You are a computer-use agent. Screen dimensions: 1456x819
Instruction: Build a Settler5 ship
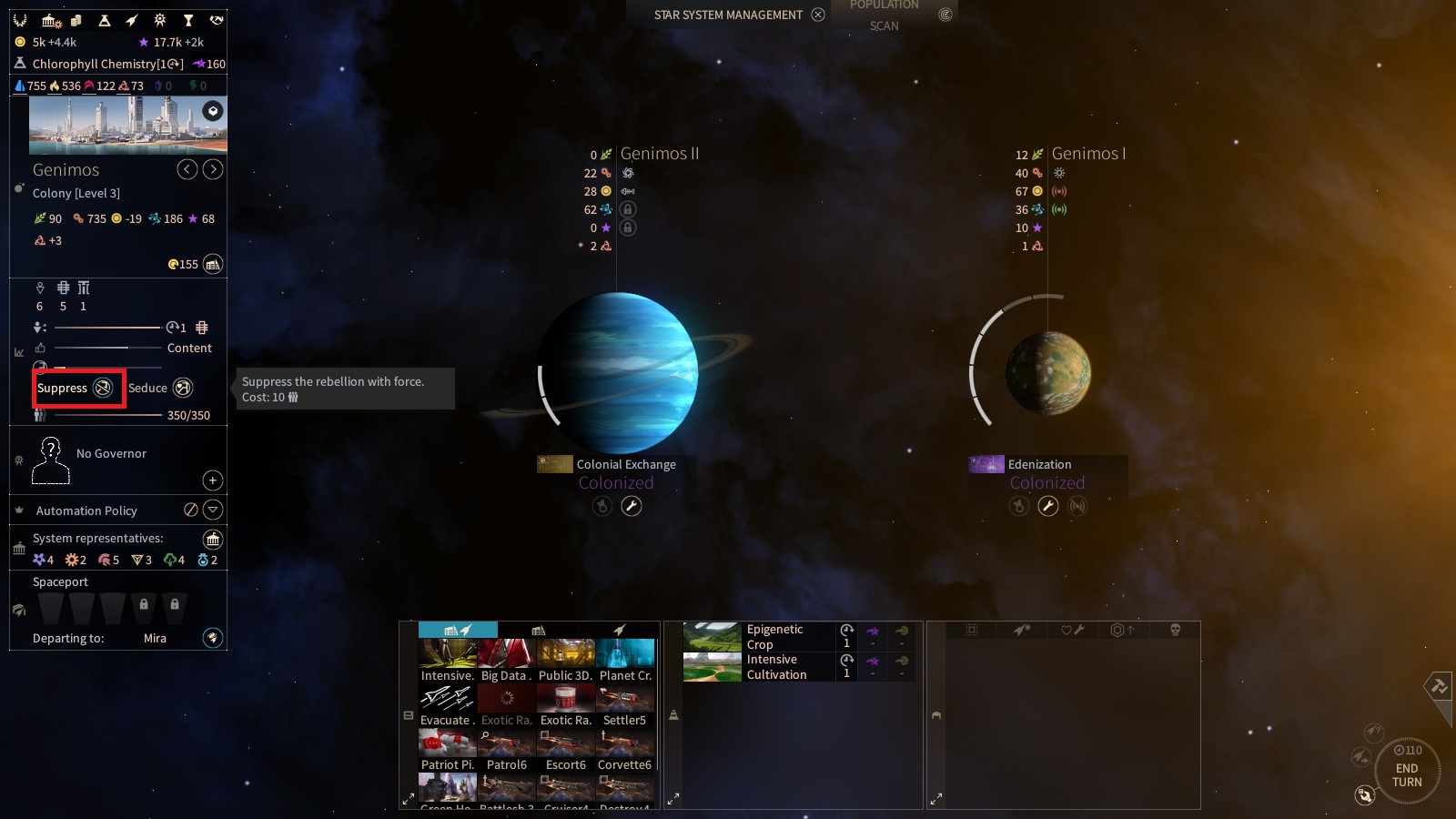click(624, 705)
